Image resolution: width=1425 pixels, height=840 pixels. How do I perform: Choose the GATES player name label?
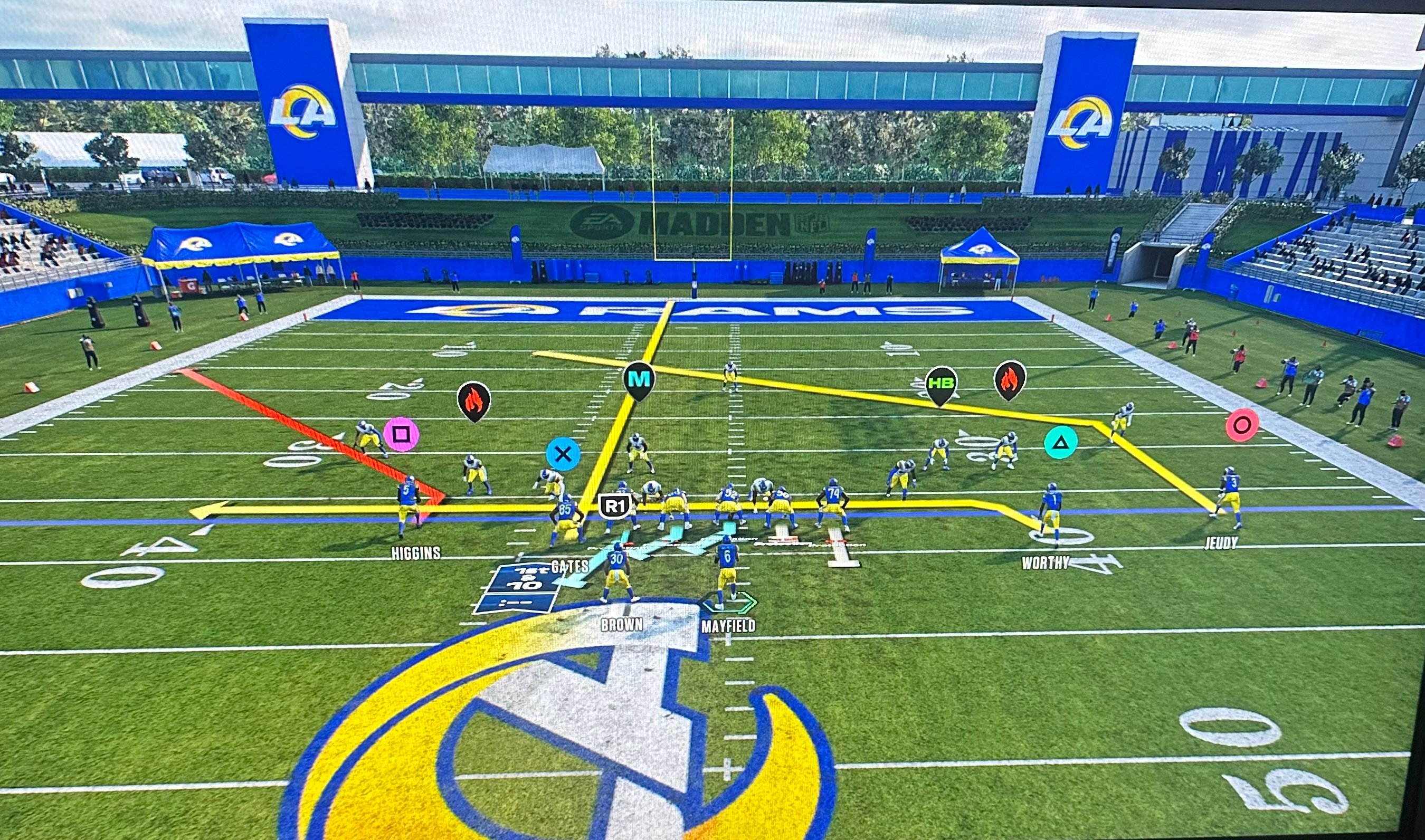point(569,566)
